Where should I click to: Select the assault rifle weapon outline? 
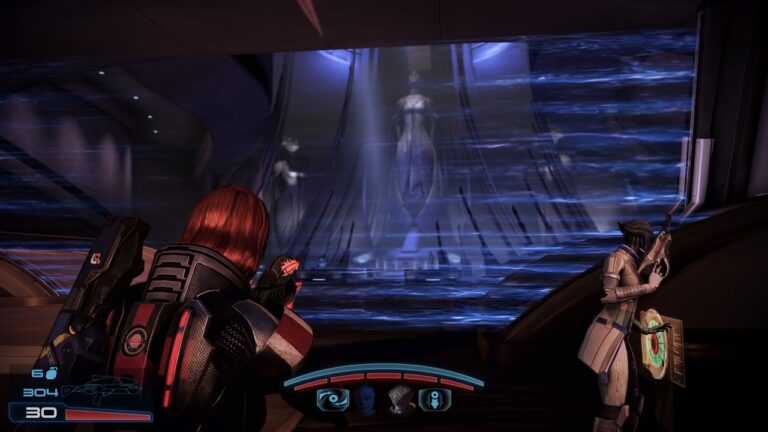(x=98, y=391)
